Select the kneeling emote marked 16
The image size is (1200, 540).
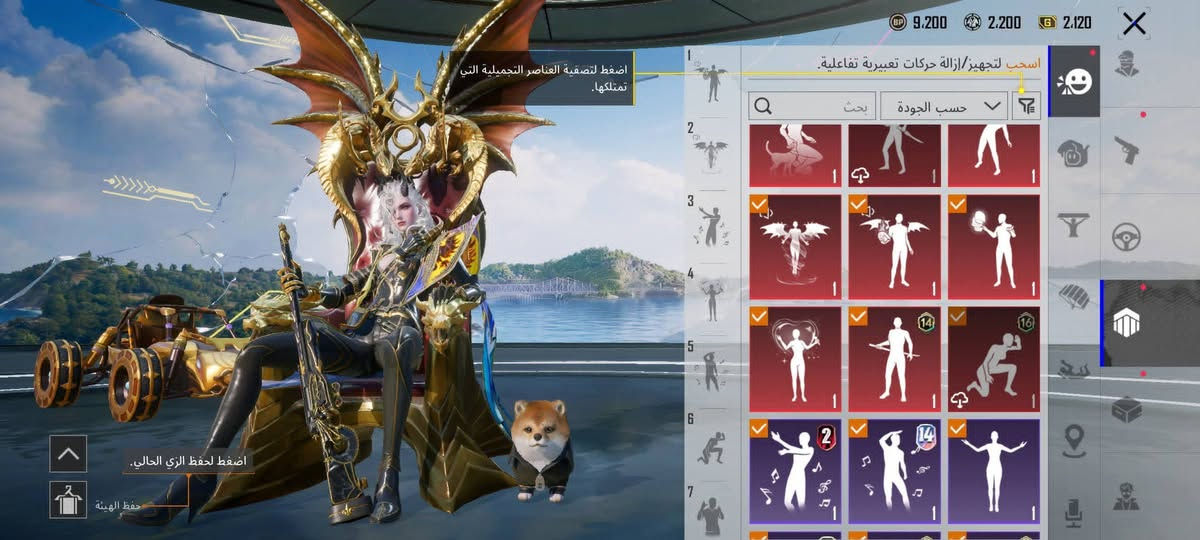point(993,358)
